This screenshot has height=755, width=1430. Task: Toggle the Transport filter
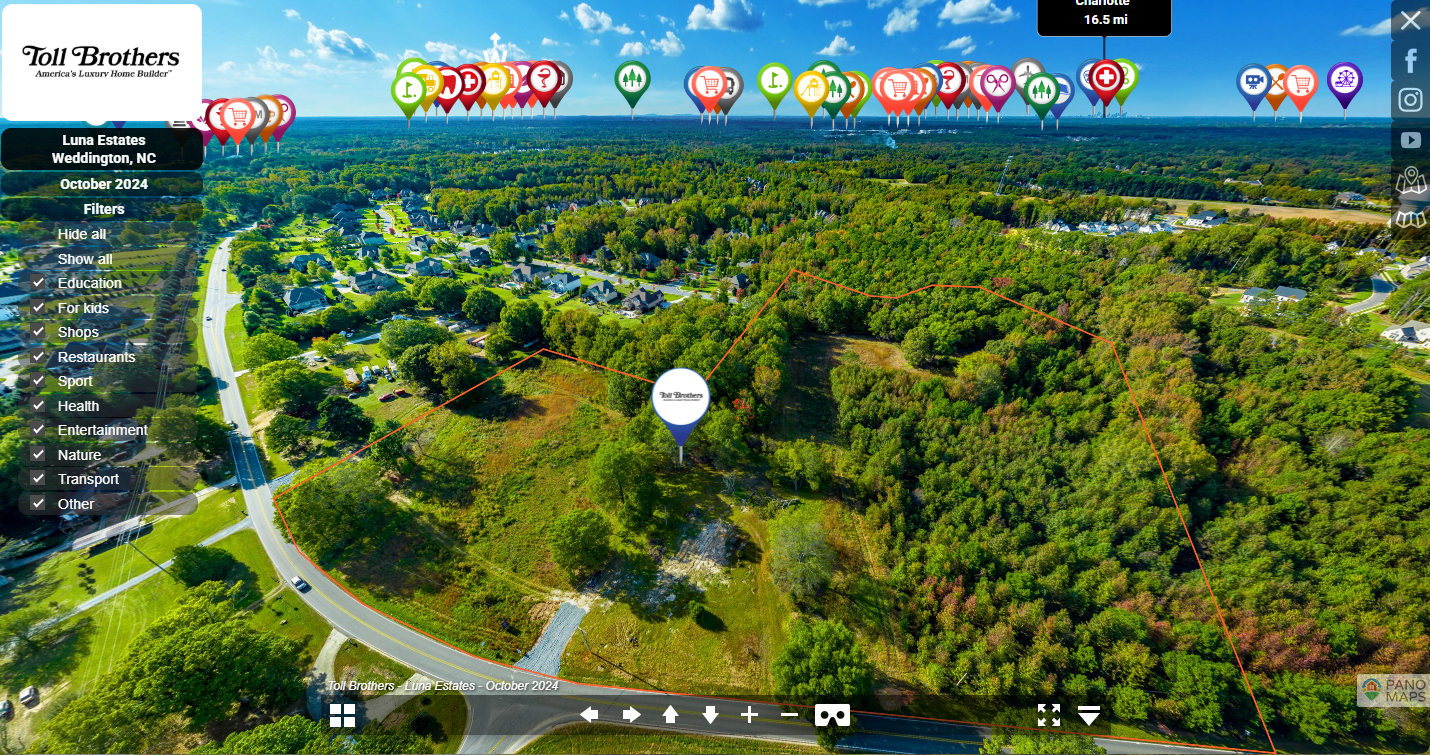coord(39,479)
